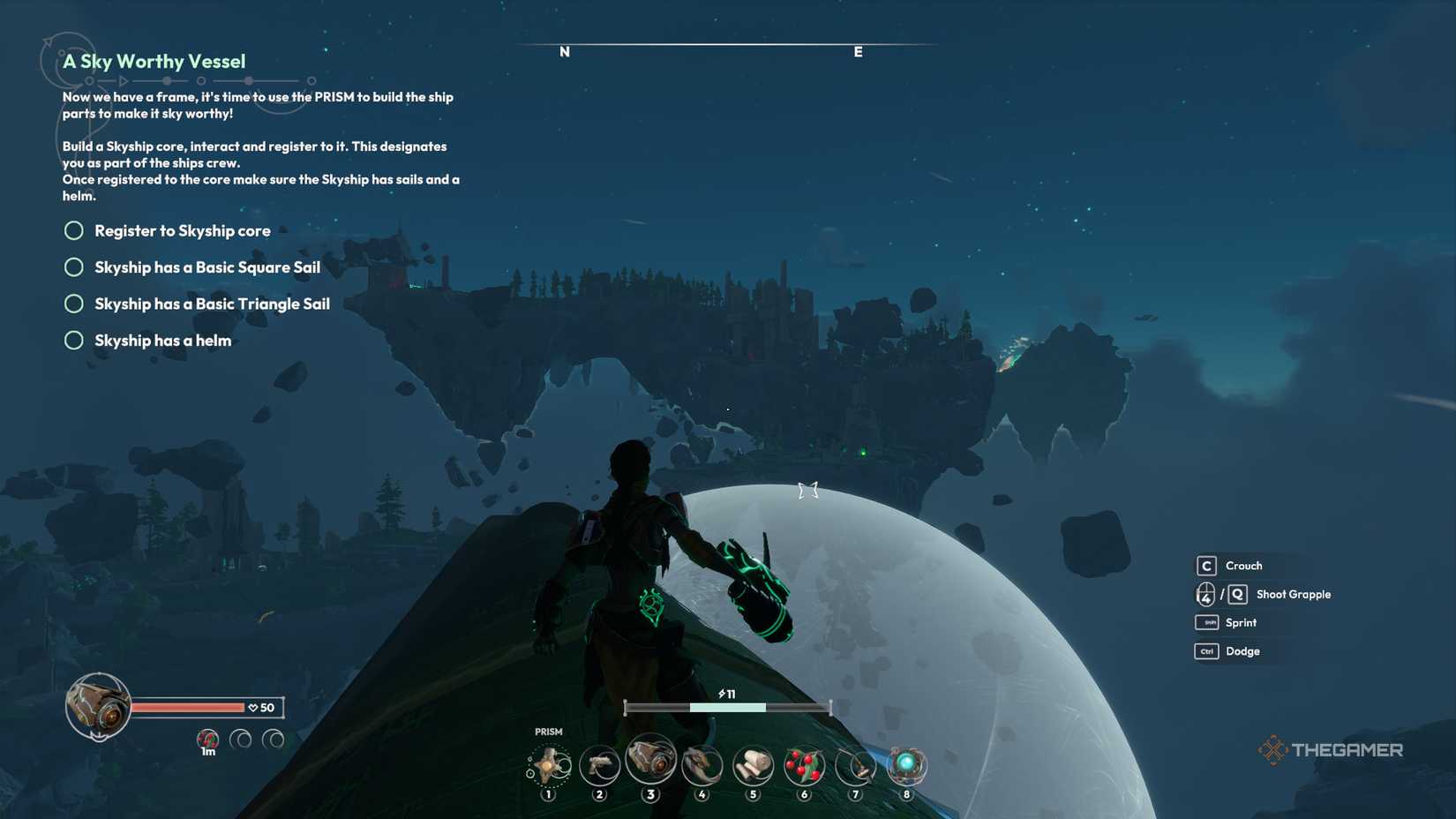
Task: Select the grapple gauntlet in slot 3
Action: tap(650, 763)
